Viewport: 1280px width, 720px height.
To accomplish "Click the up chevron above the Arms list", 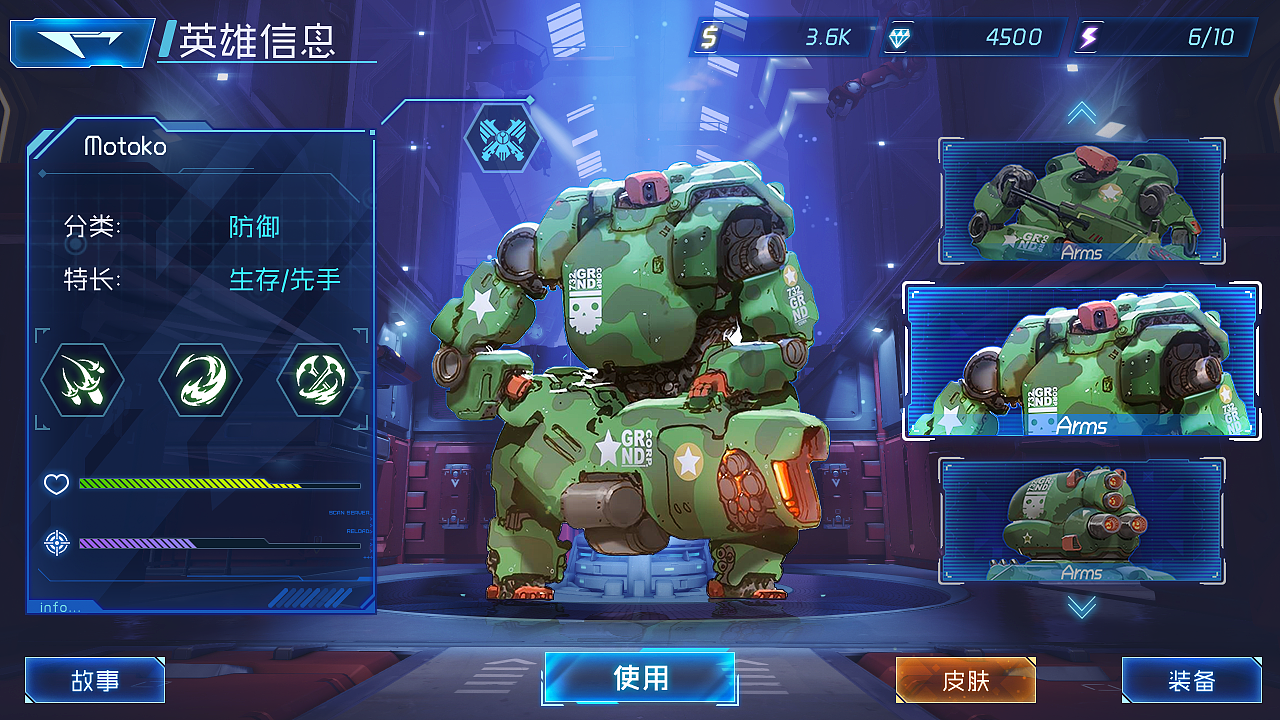I will (1080, 112).
